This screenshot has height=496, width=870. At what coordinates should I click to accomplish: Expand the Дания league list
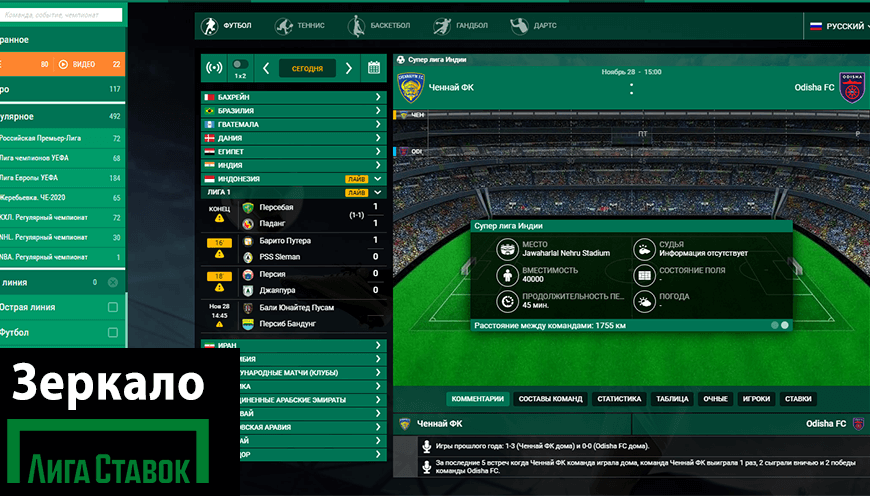293,138
